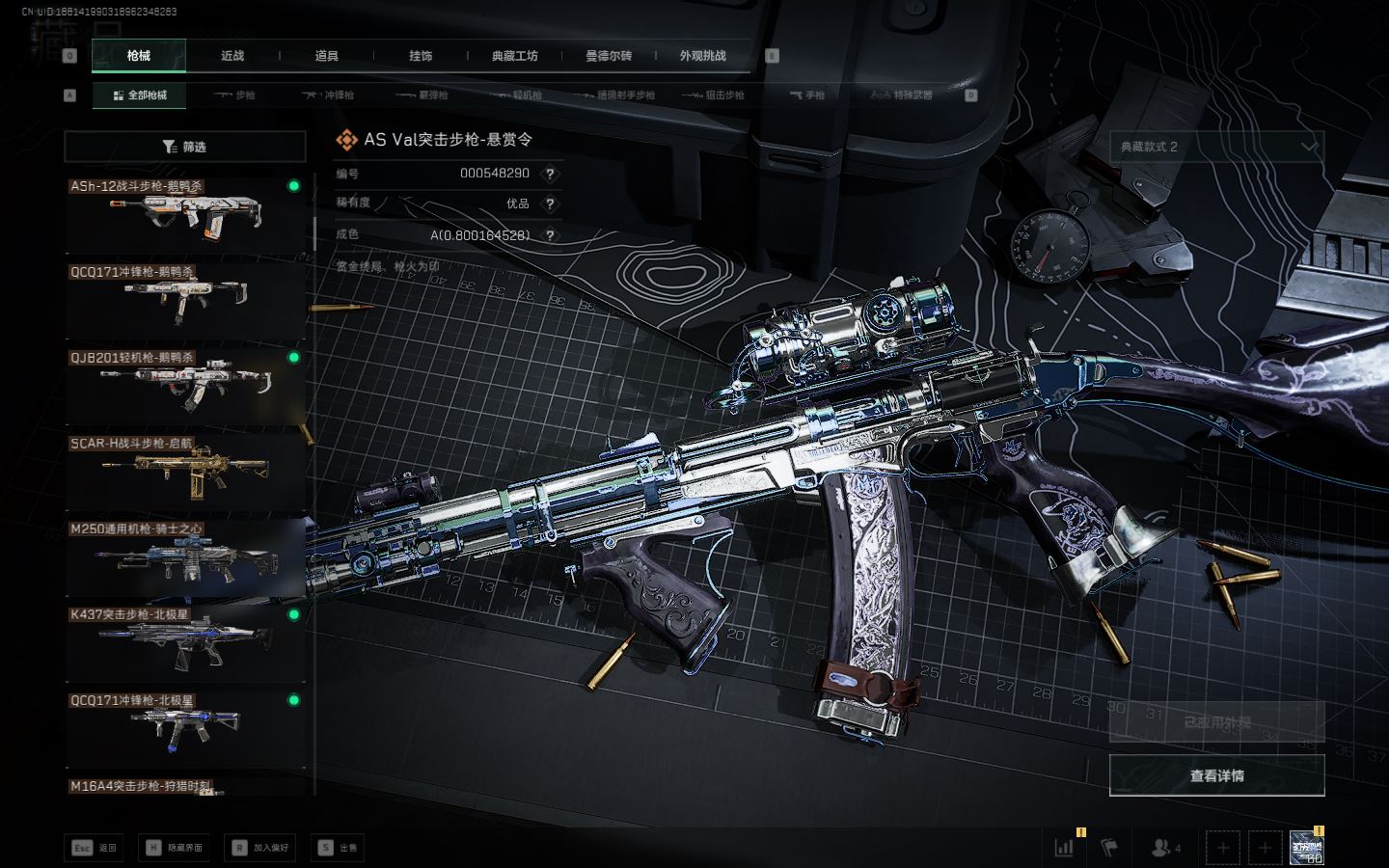Select the 挂饰 charms tab

(421, 56)
